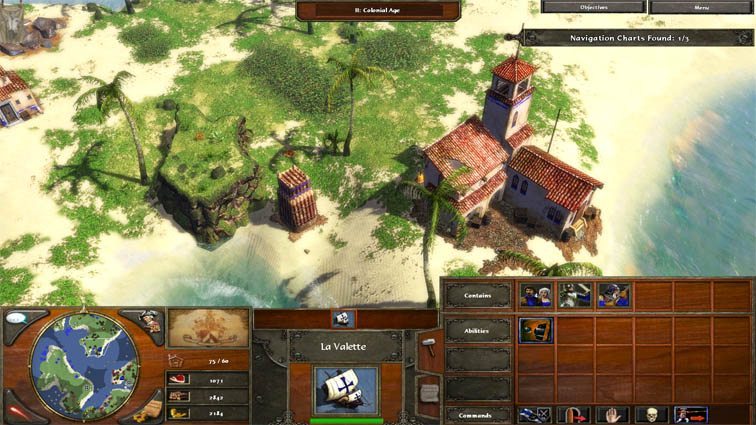The width and height of the screenshot is (756, 425).
Task: Click the small ship icon above La Valette
Action: [x=344, y=318]
